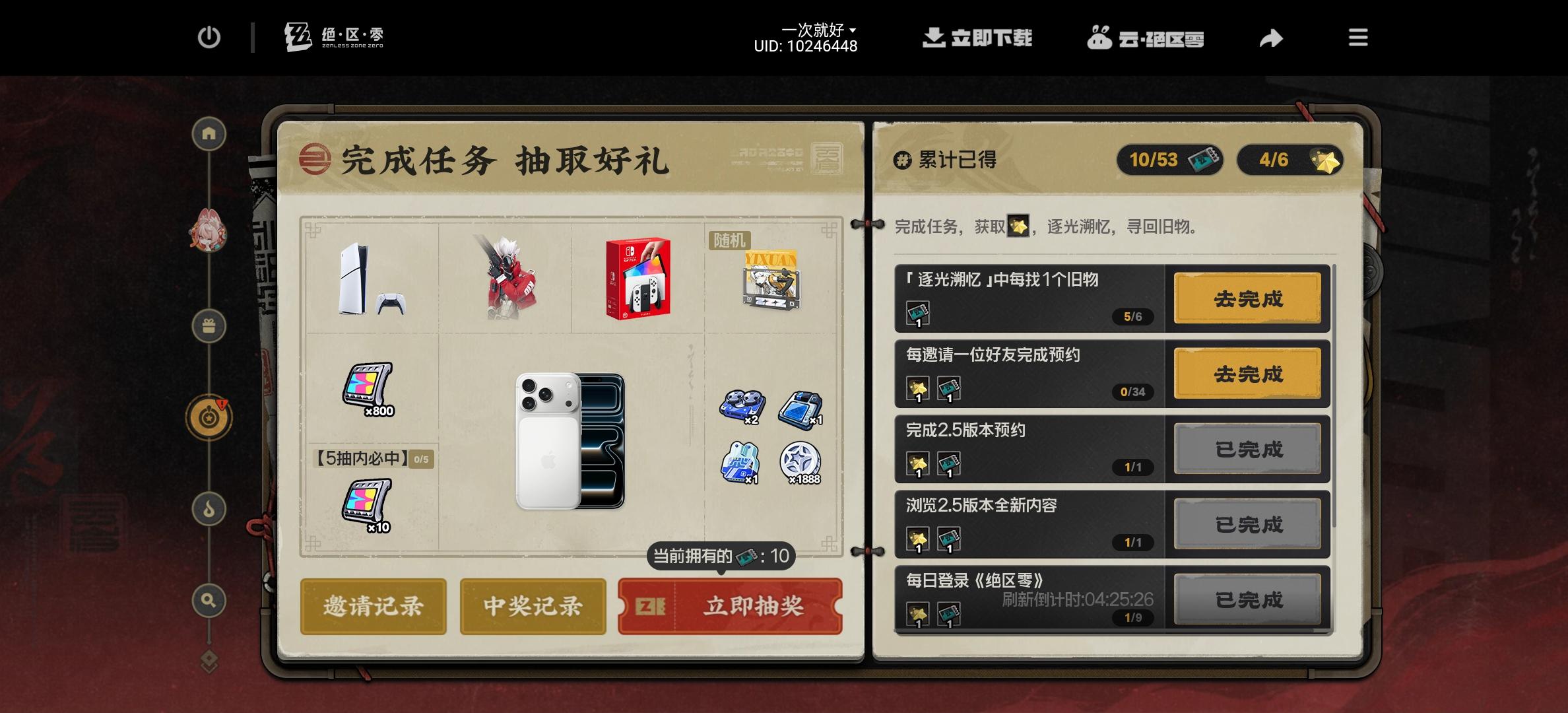Image resolution: width=1568 pixels, height=713 pixels.
Task: Select the home icon in the left sidebar
Action: (209, 133)
